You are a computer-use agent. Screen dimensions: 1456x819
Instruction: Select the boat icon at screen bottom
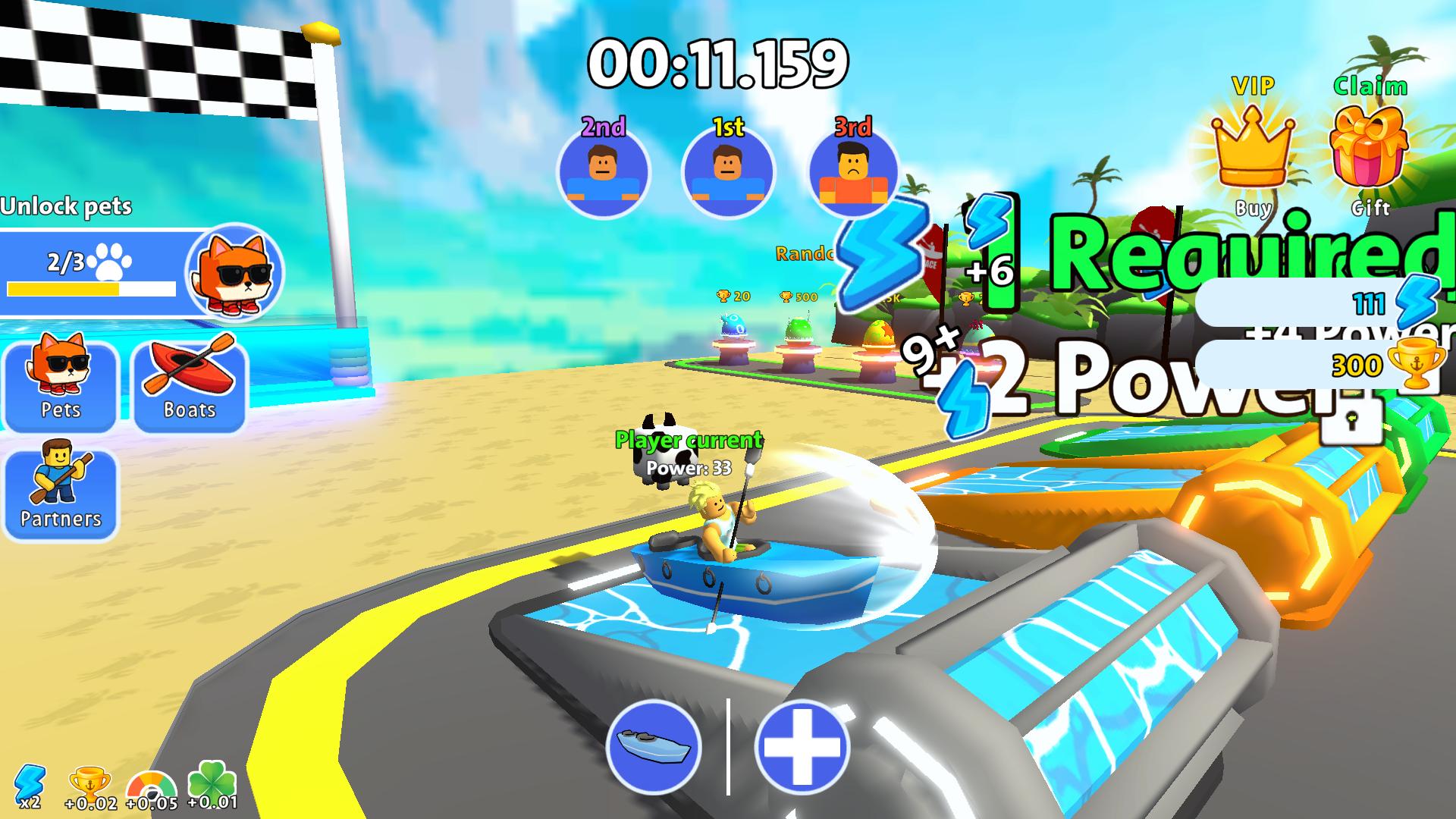click(x=654, y=747)
